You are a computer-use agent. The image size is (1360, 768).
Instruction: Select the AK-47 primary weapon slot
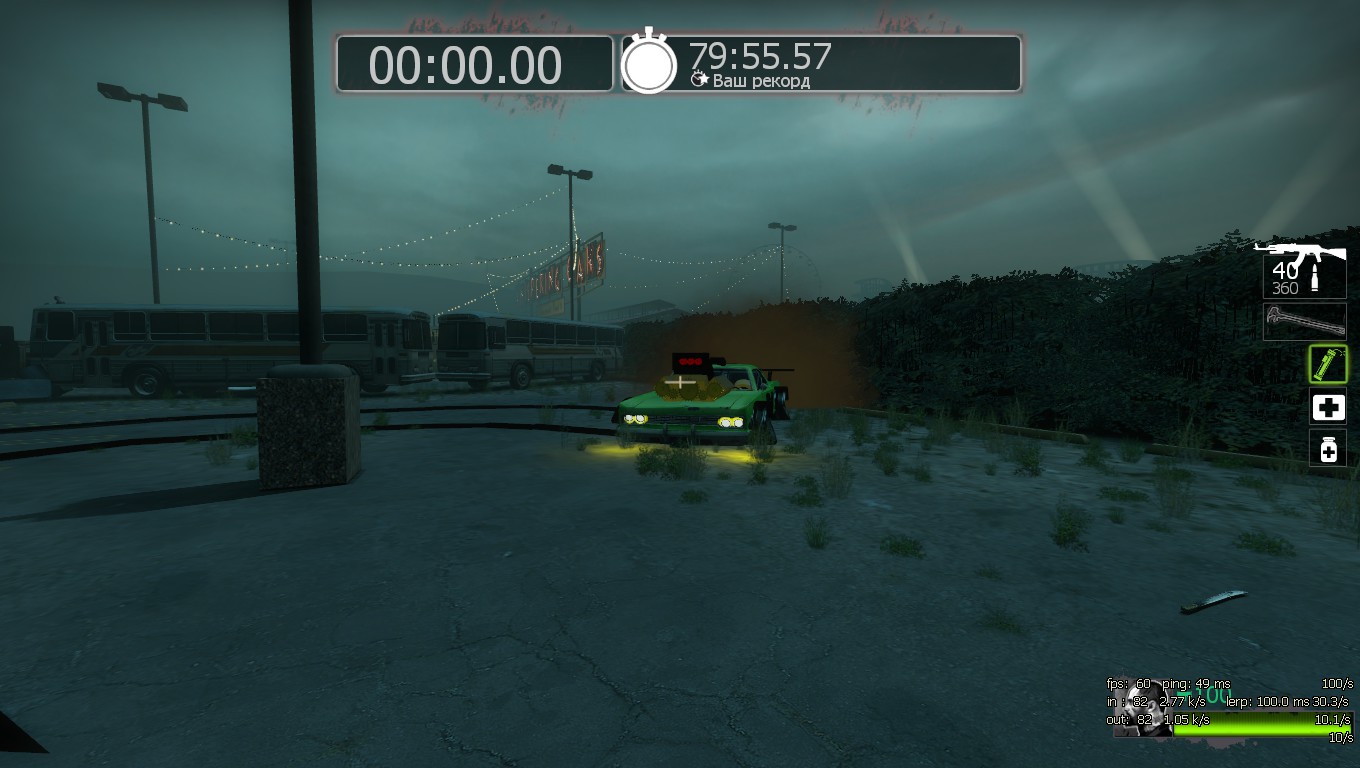pyautogui.click(x=1303, y=268)
